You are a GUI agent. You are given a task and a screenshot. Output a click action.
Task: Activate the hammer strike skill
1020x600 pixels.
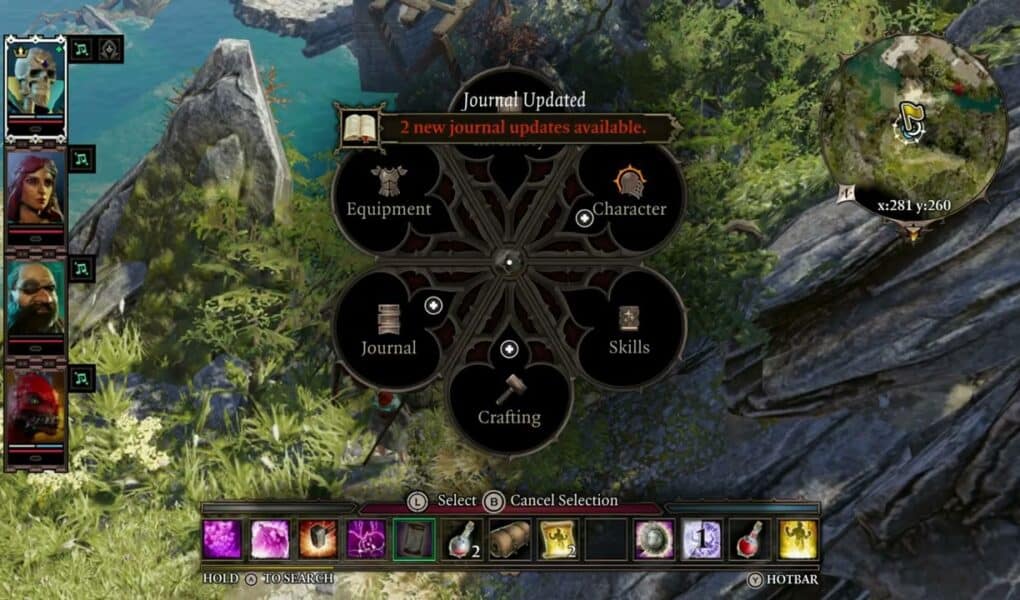[x=318, y=539]
